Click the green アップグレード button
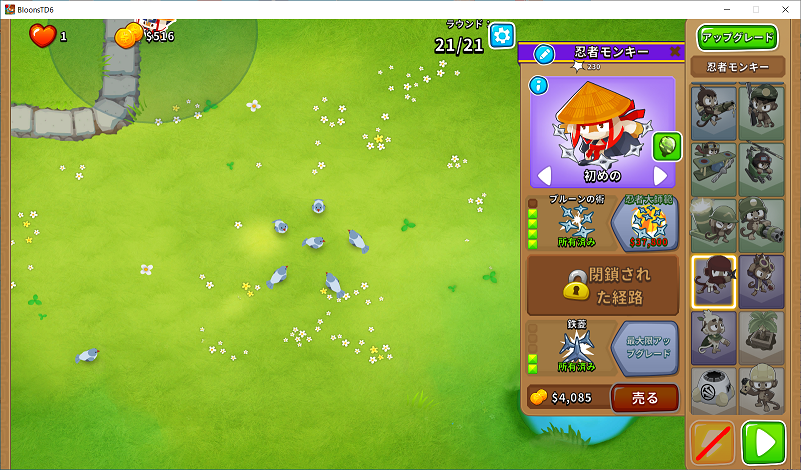 click(737, 38)
